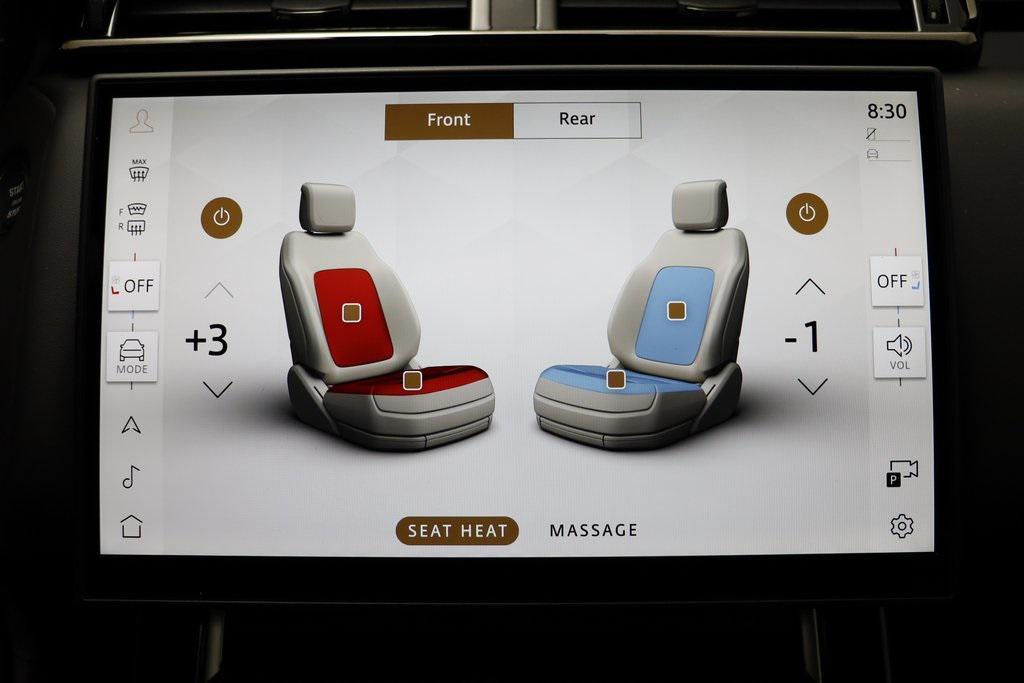Open the vehicle MODE menu
Screen dimensions: 1024x683
(132, 356)
